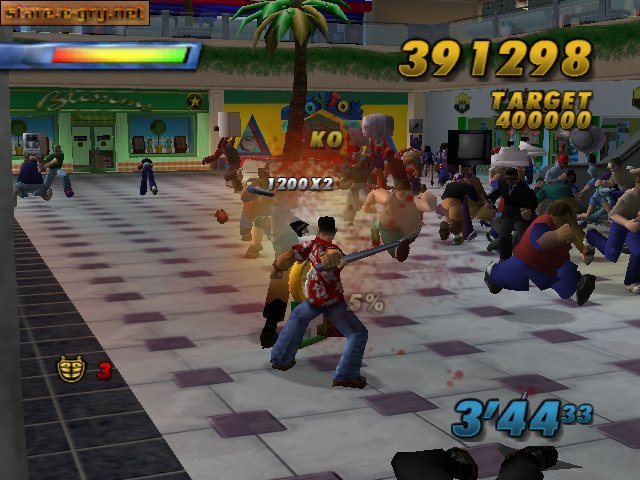Select the TARGET objective tracker
This screenshot has height=480, width=640.
coord(541,110)
